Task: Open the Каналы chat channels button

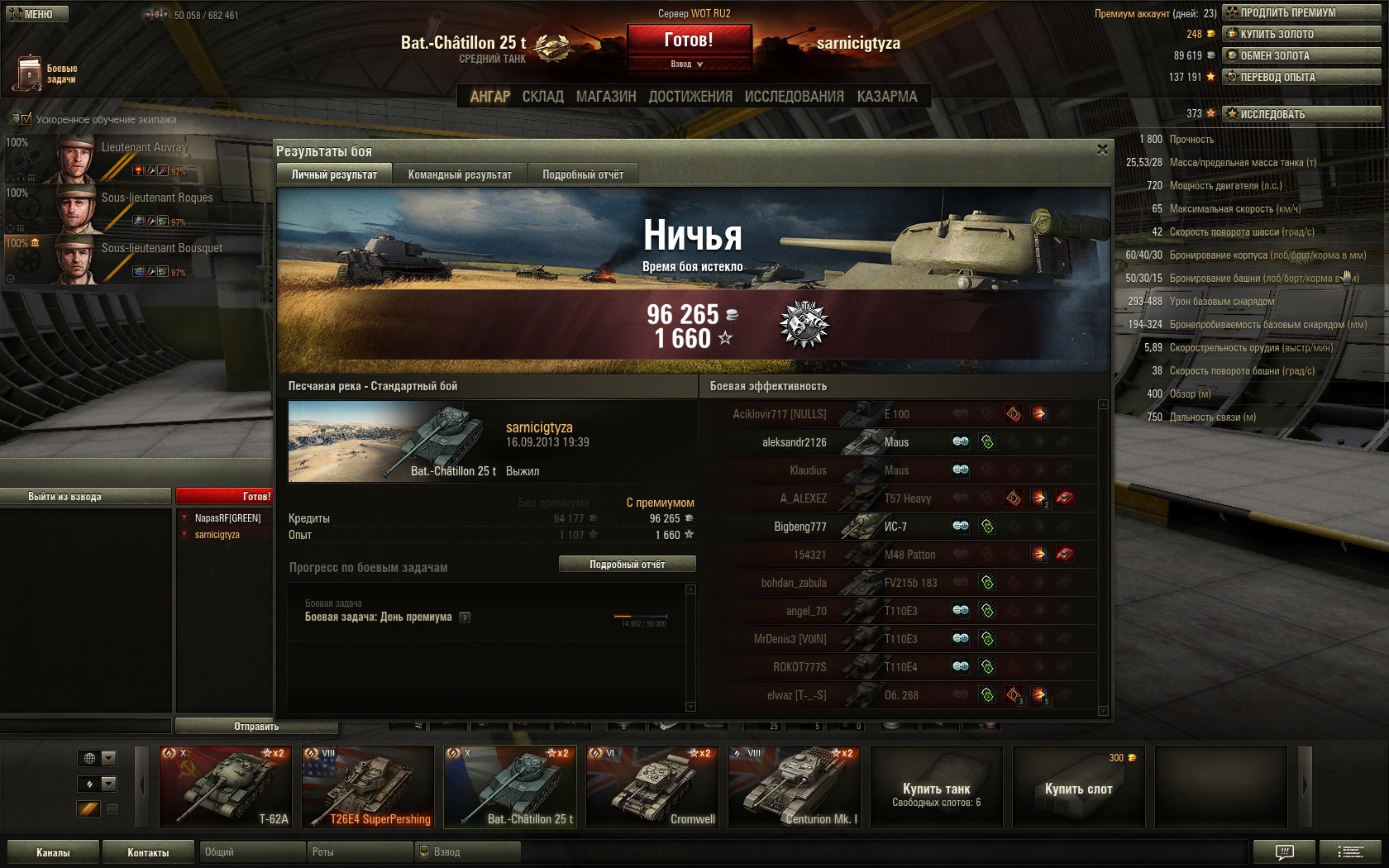Action: click(x=53, y=852)
